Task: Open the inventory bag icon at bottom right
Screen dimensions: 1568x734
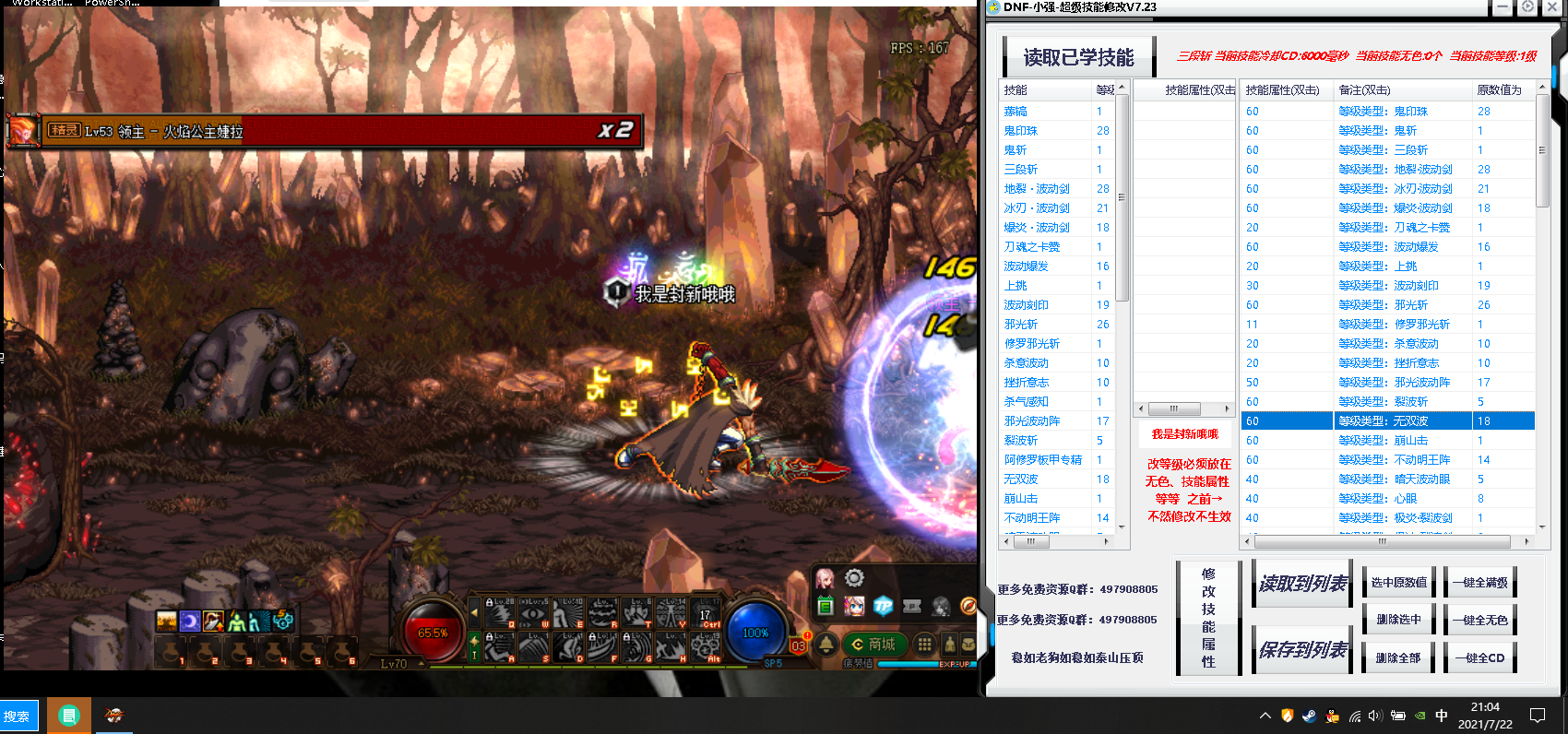Action: click(968, 645)
